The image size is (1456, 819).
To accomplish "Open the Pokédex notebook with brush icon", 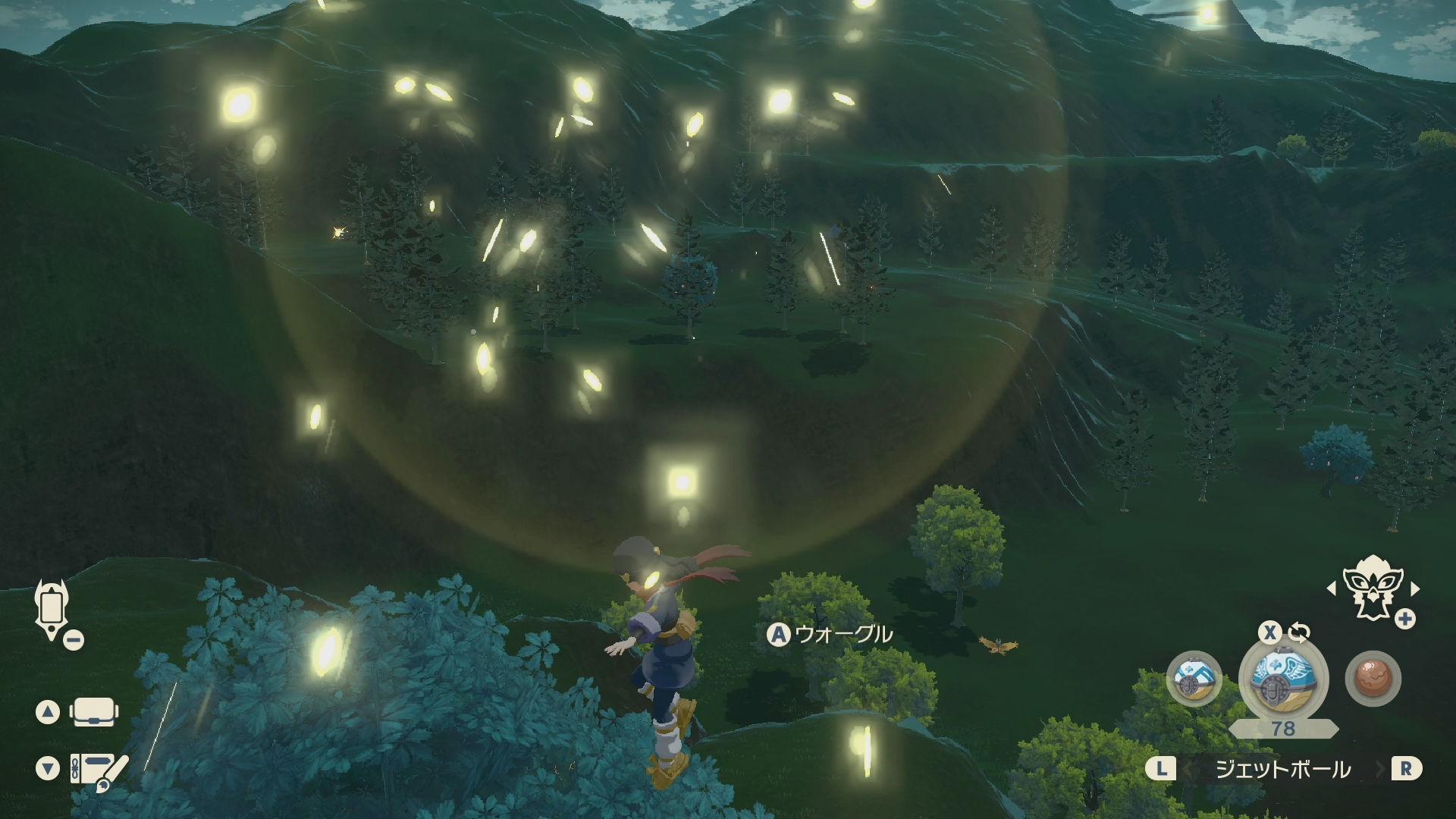I will [99, 770].
